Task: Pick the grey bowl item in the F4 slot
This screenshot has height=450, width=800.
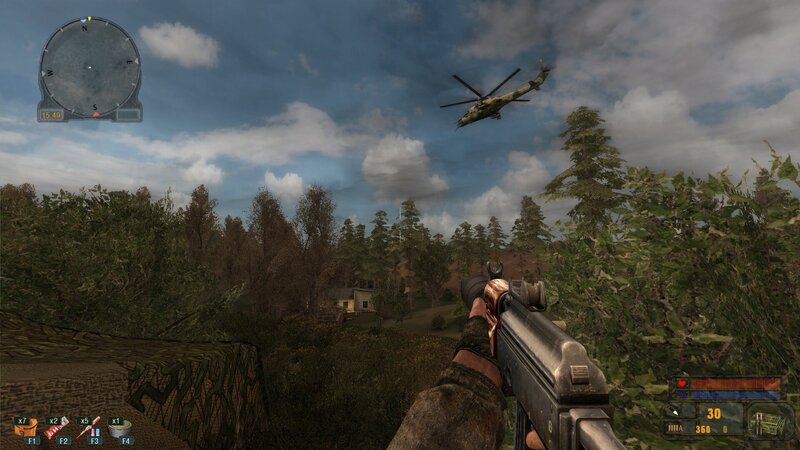Action: tap(121, 428)
